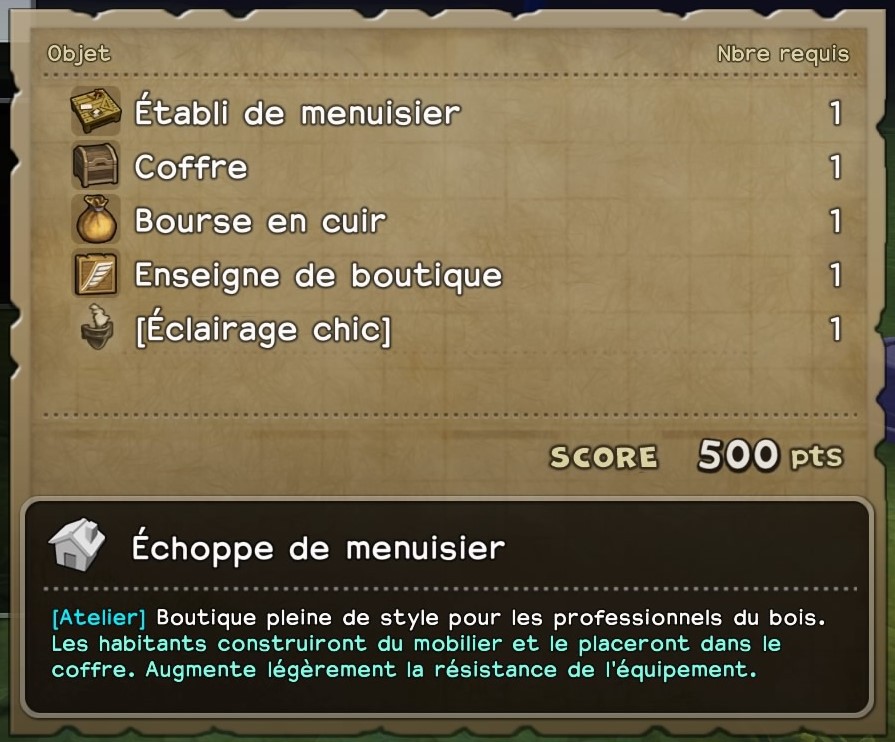This screenshot has height=742, width=895.
Task: Select the Éclairage chic requirement
Action: coord(262,329)
